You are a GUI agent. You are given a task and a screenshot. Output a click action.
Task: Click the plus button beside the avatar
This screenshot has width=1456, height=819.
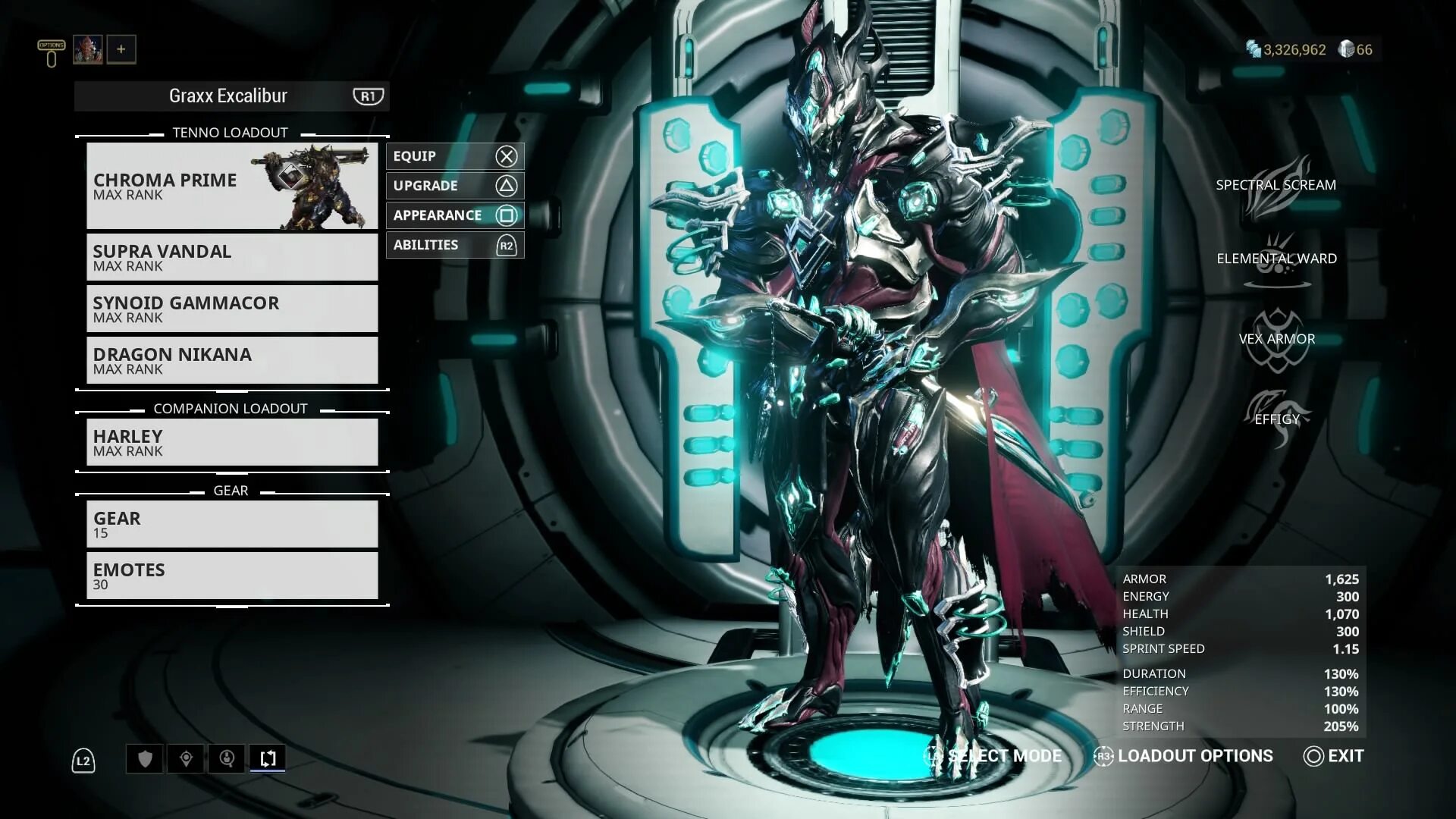[x=121, y=49]
